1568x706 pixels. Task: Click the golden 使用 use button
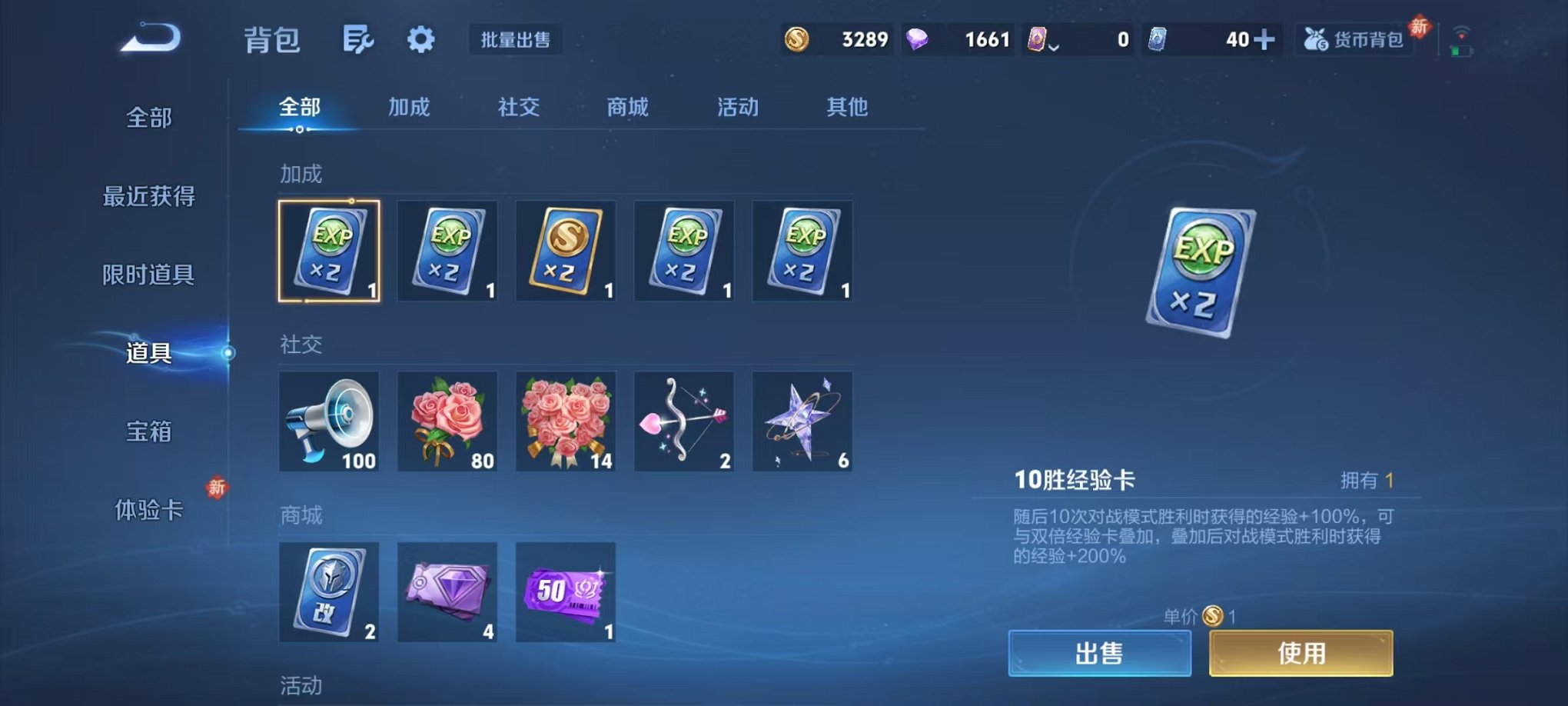1301,652
